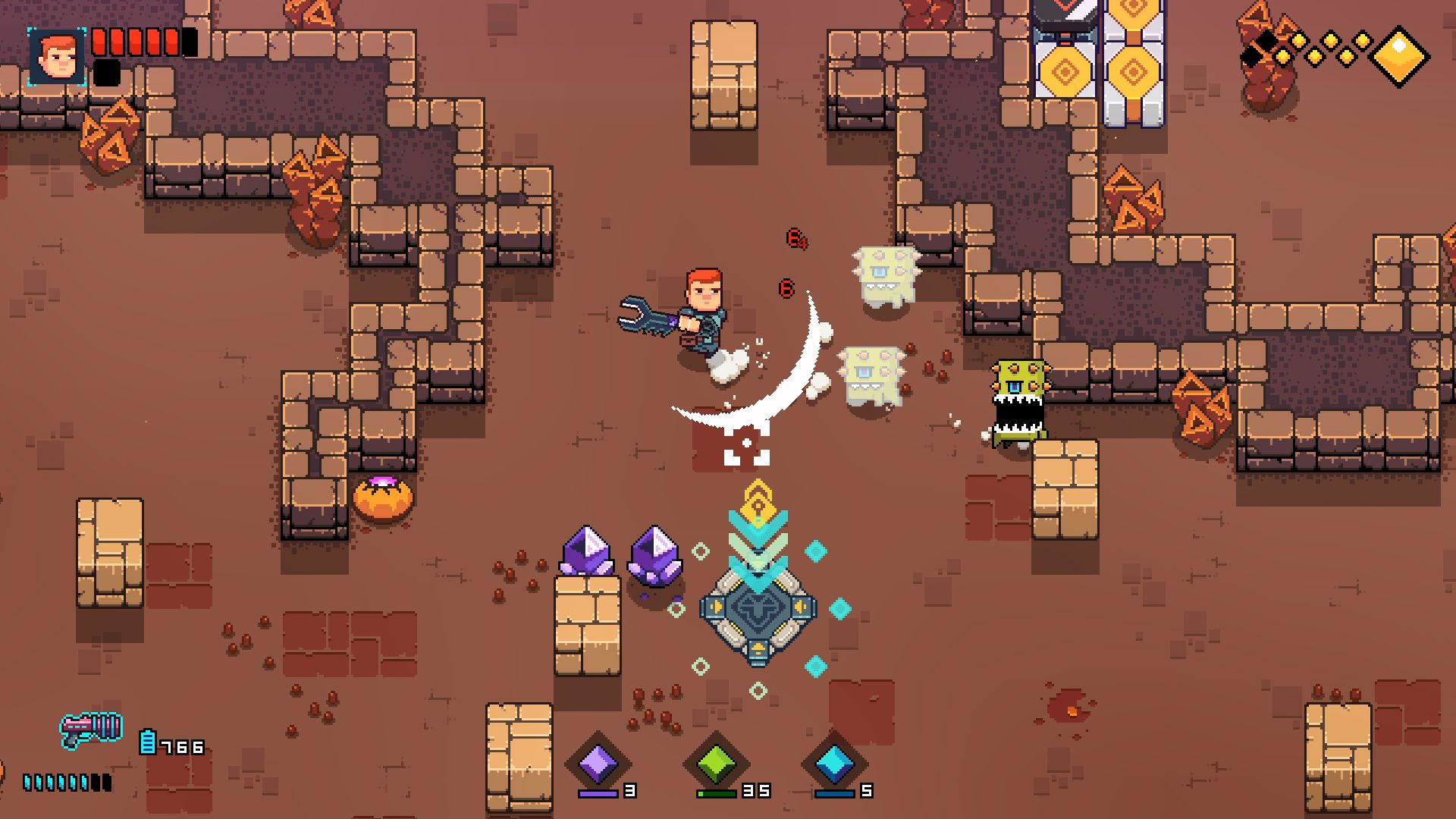Select the equipped blaster weapon icon

point(92,729)
